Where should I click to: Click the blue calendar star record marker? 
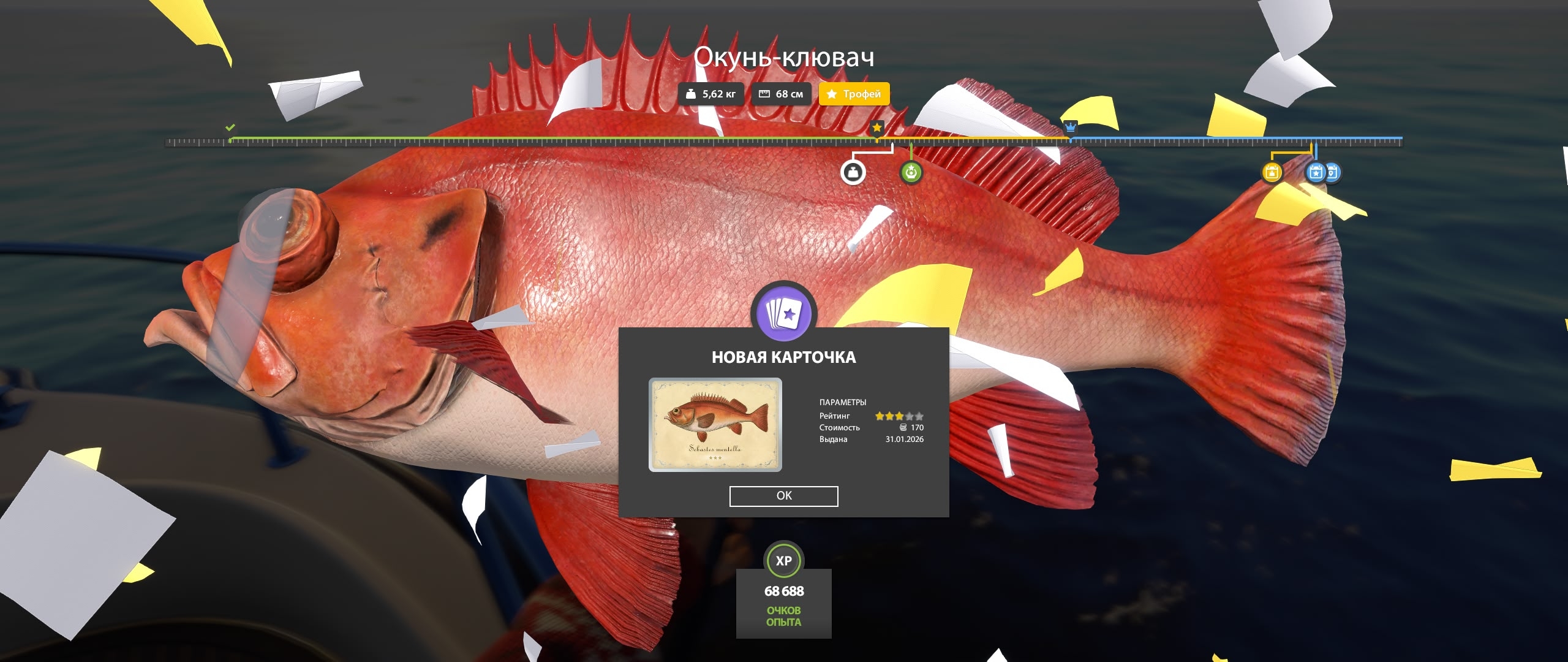click(1314, 173)
